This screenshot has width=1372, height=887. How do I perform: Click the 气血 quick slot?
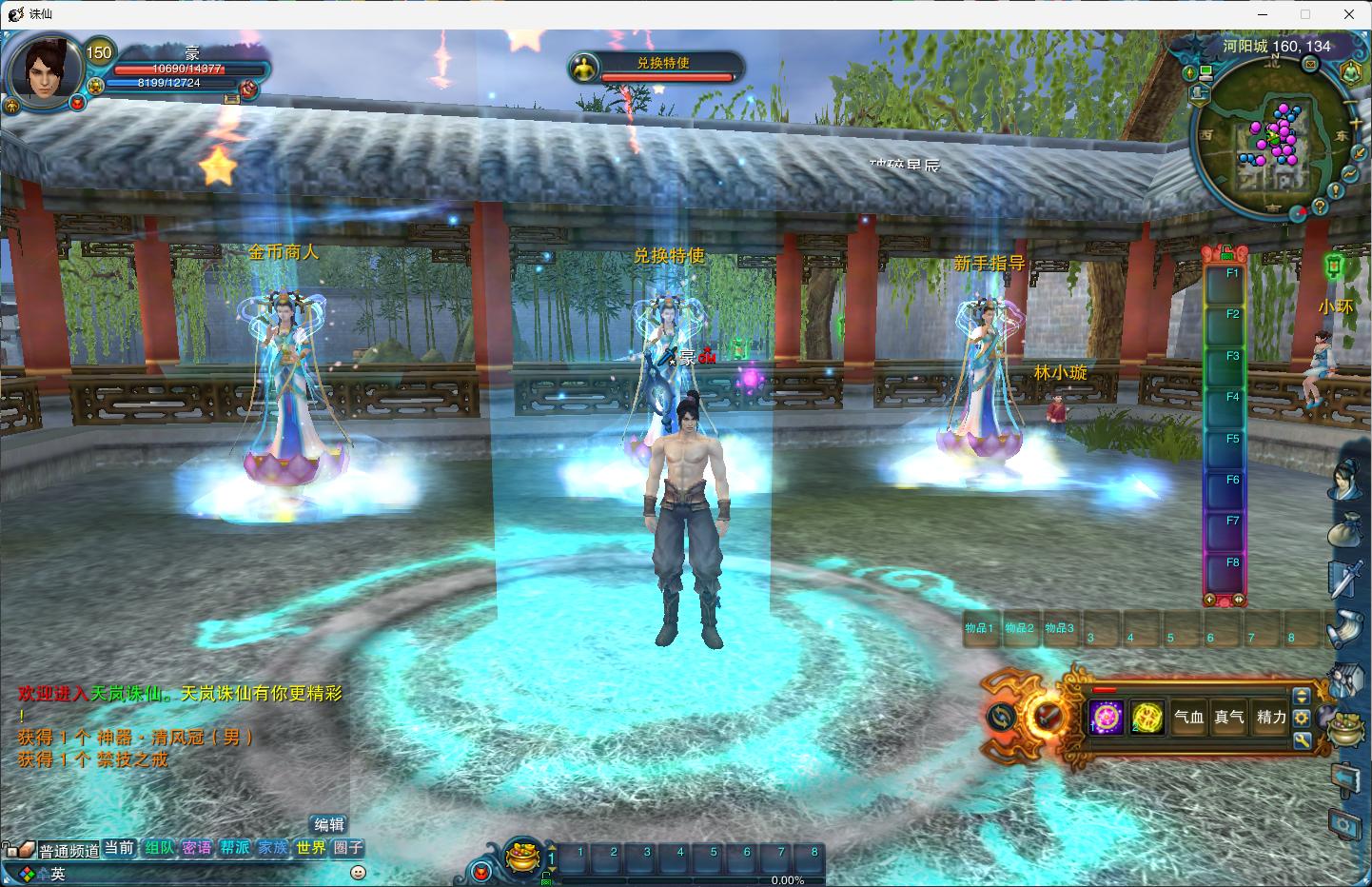tap(1188, 717)
